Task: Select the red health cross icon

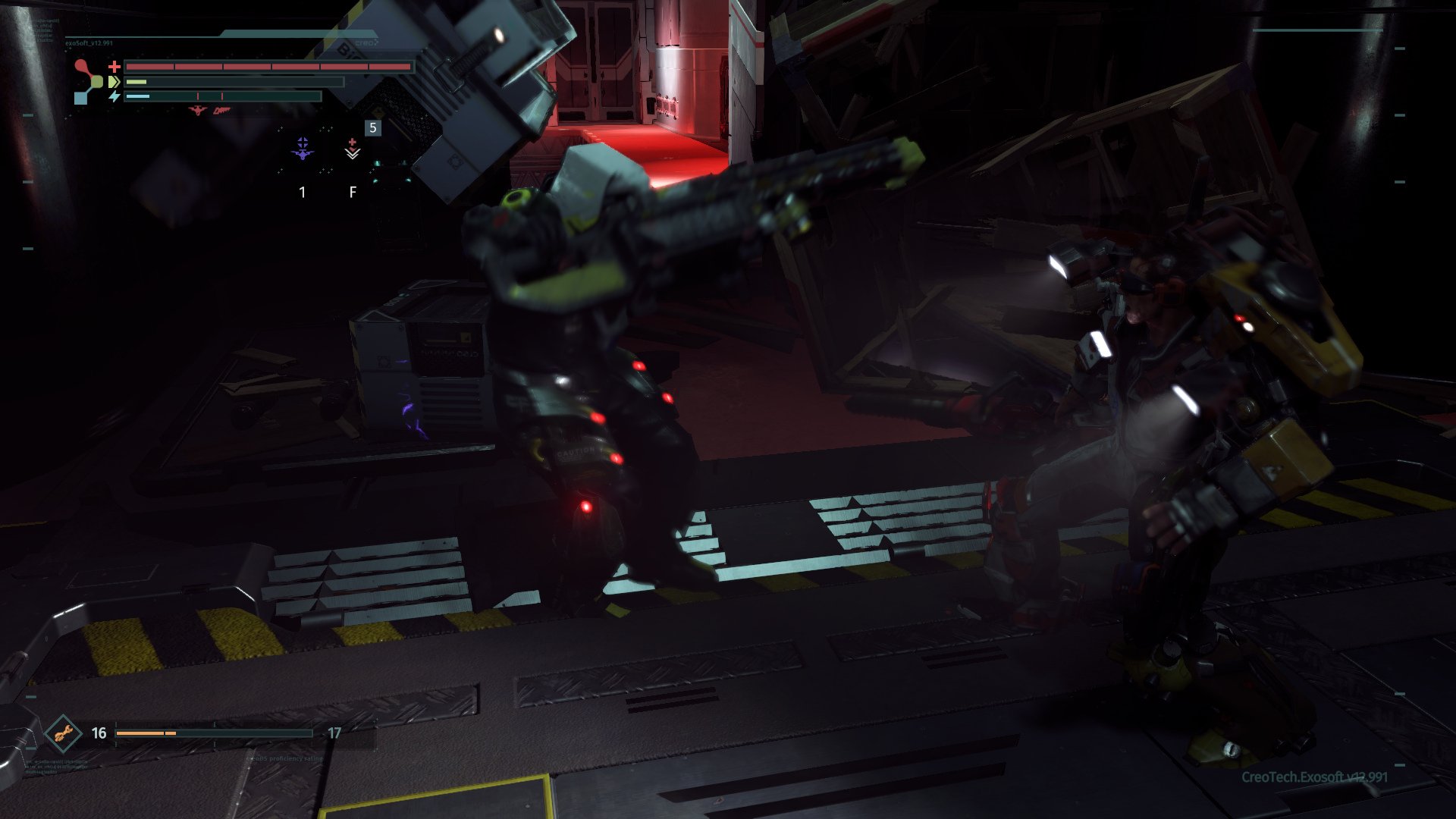Action: 115,67
